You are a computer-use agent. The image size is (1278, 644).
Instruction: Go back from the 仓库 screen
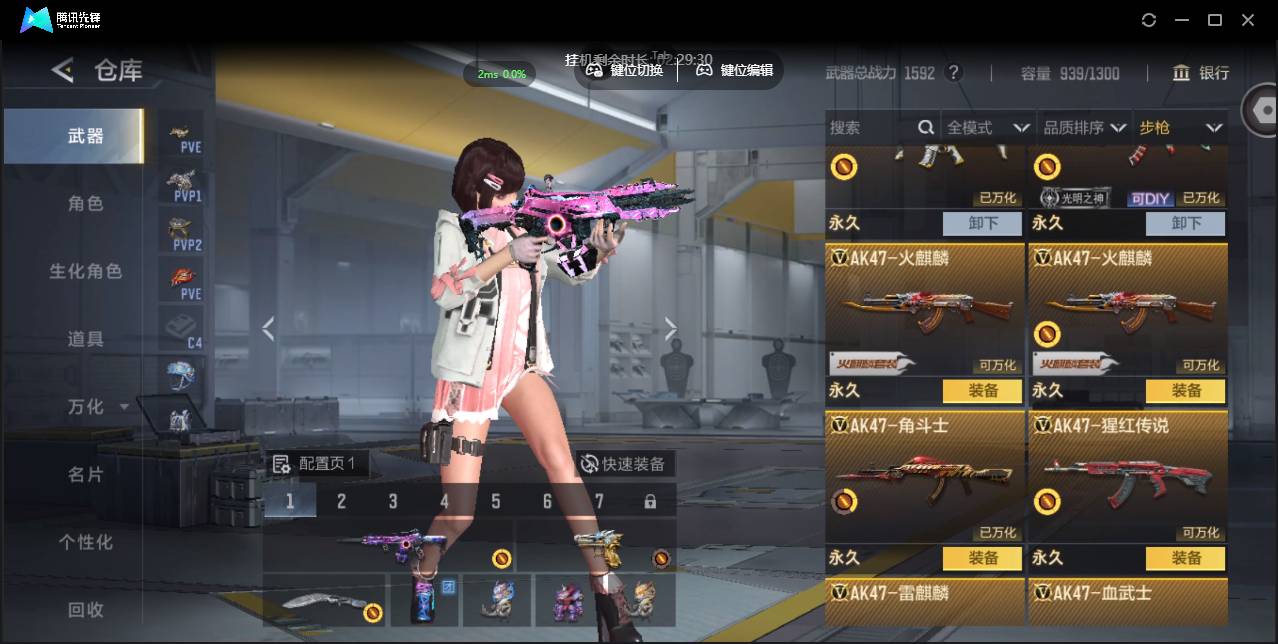[x=63, y=70]
